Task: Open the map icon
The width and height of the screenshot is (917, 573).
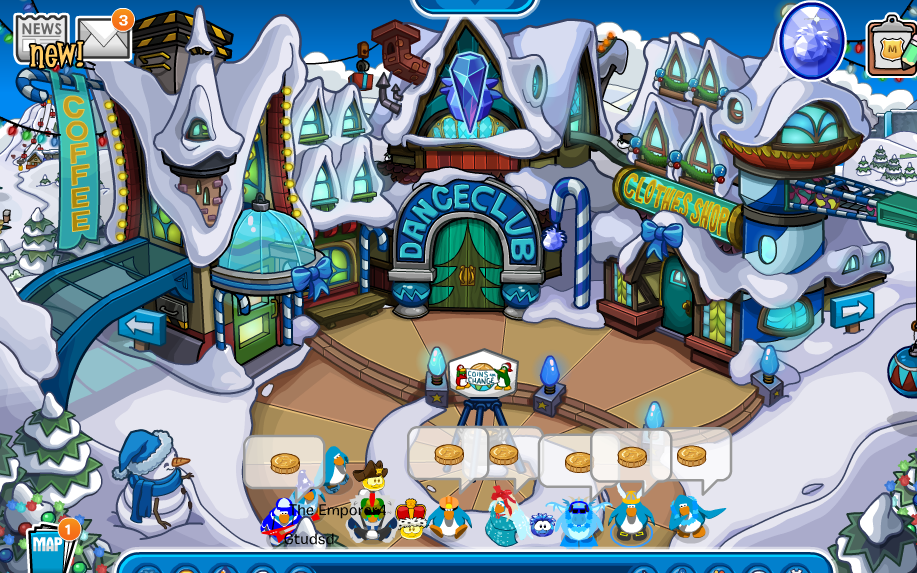Action: (x=47, y=546)
